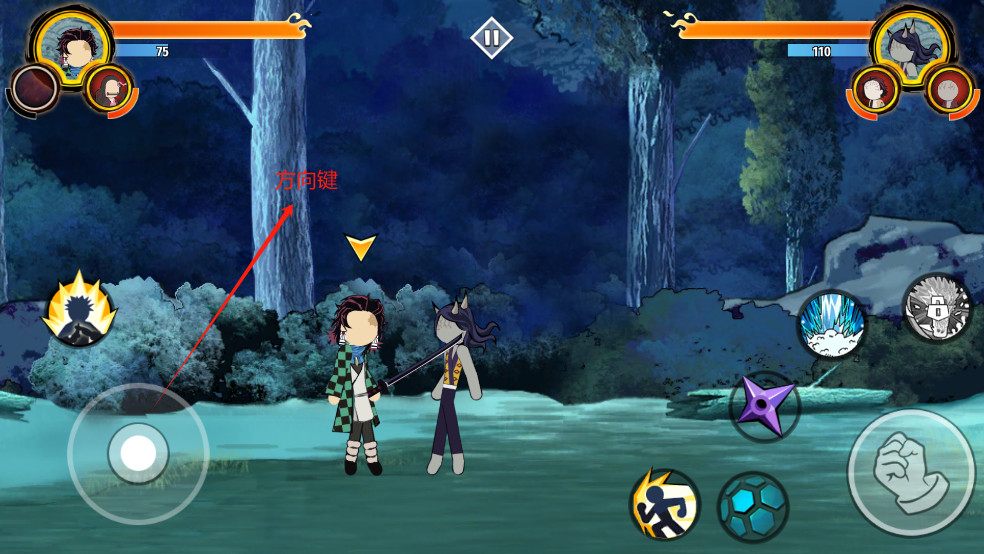Switch to the dark red teammate portrait
Viewport: 984px width, 554px height.
coord(35,89)
